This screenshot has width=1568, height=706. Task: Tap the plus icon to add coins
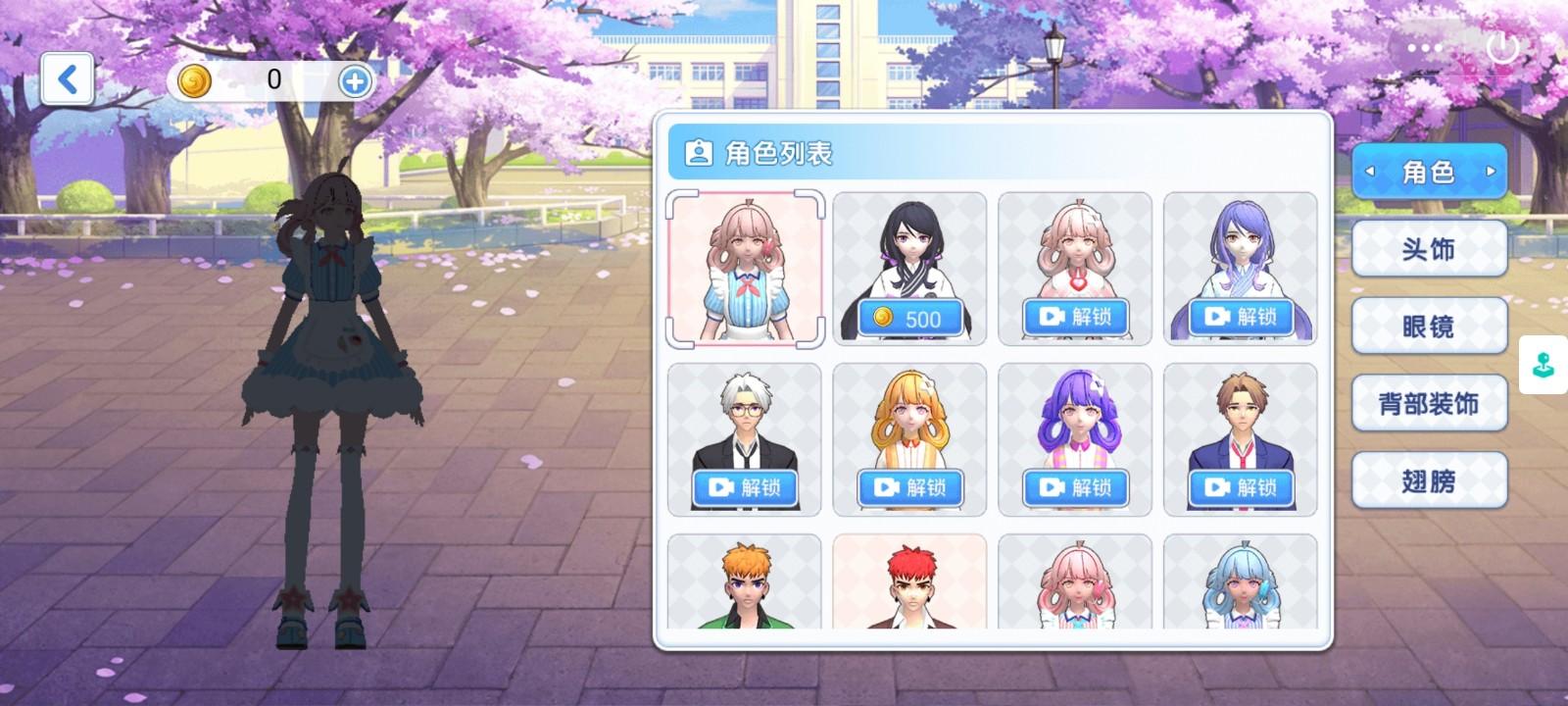354,82
